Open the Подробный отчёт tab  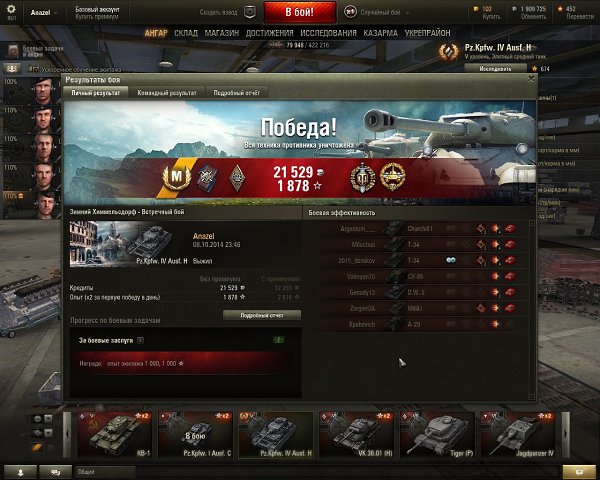pyautogui.click(x=236, y=92)
